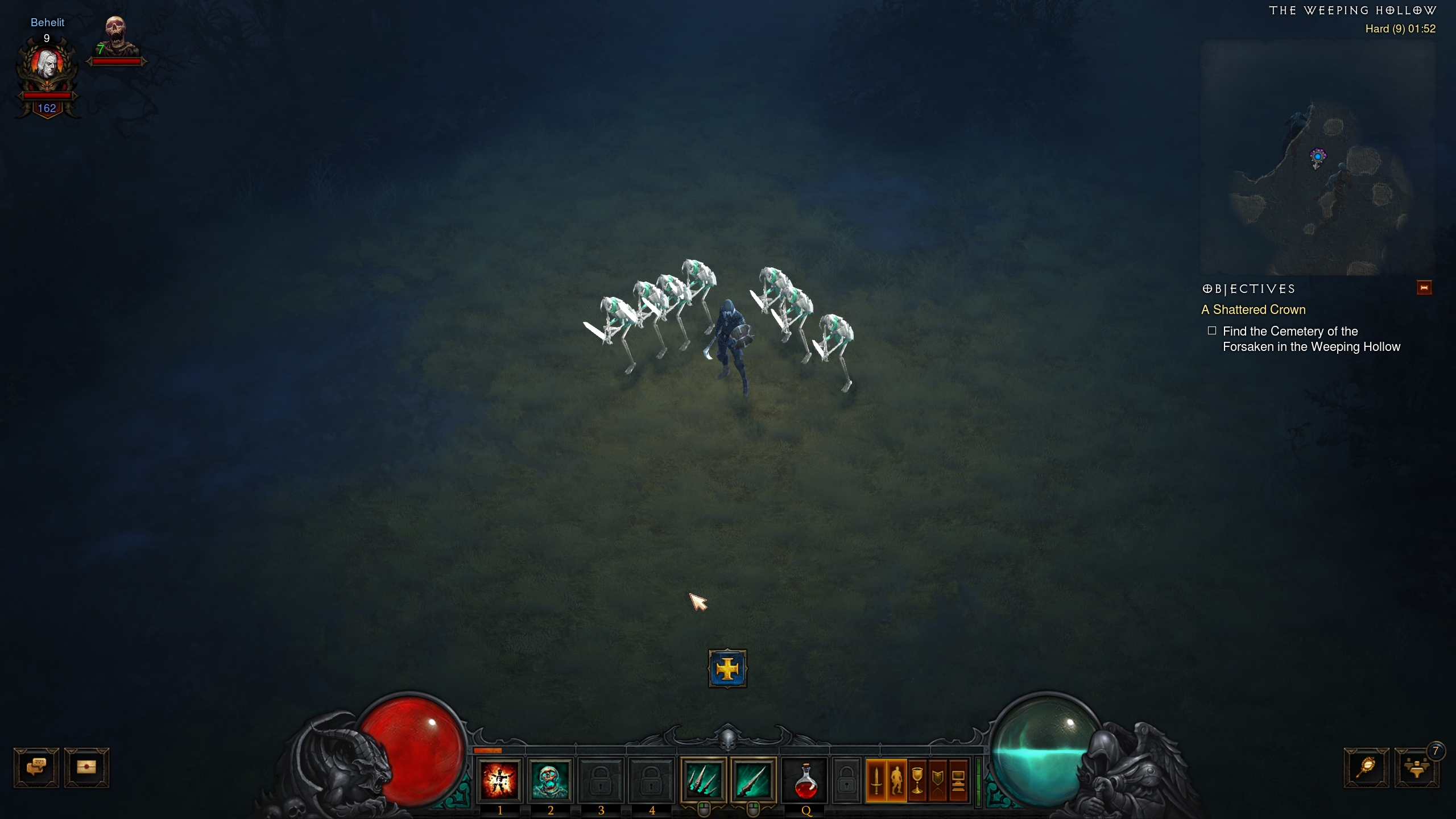
Task: Click the golden hand mirror button
Action: [1366, 767]
